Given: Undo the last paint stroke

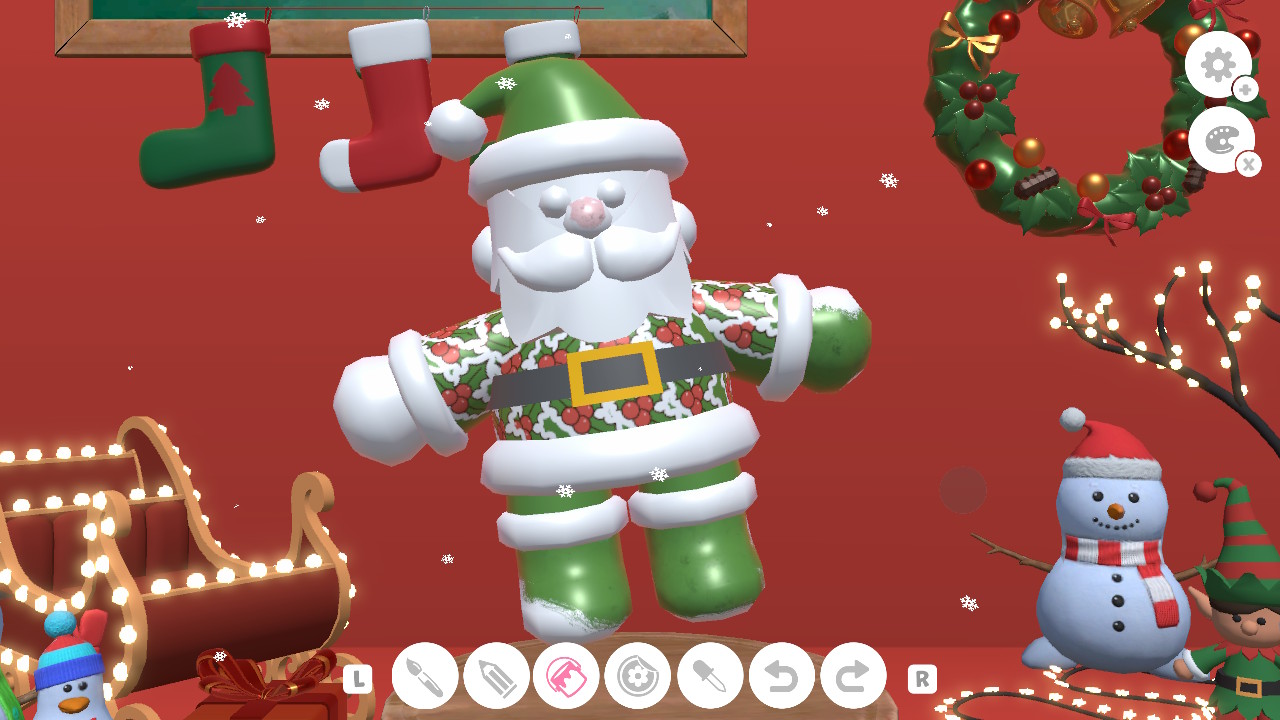Looking at the screenshot, I should 780,676.
